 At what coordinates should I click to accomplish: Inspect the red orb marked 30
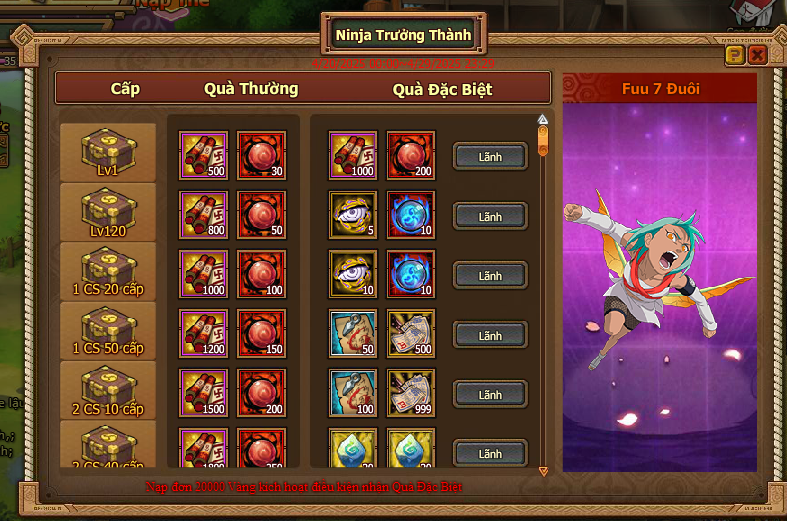[261, 156]
